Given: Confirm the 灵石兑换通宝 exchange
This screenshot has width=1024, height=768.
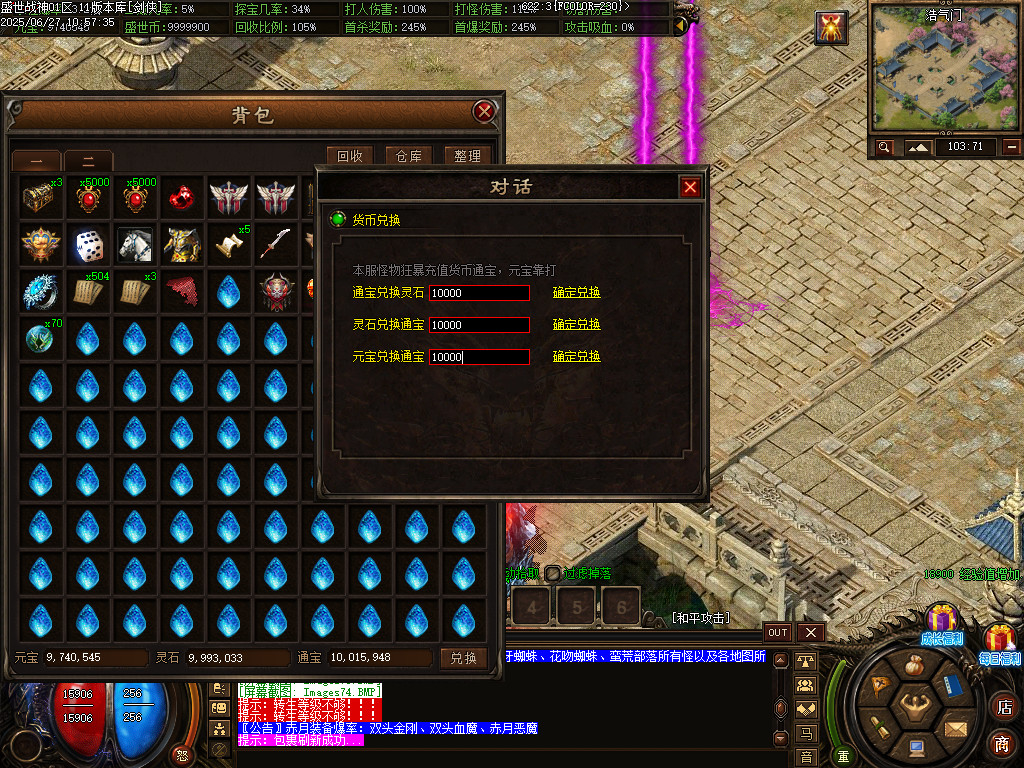Looking at the screenshot, I should [577, 325].
